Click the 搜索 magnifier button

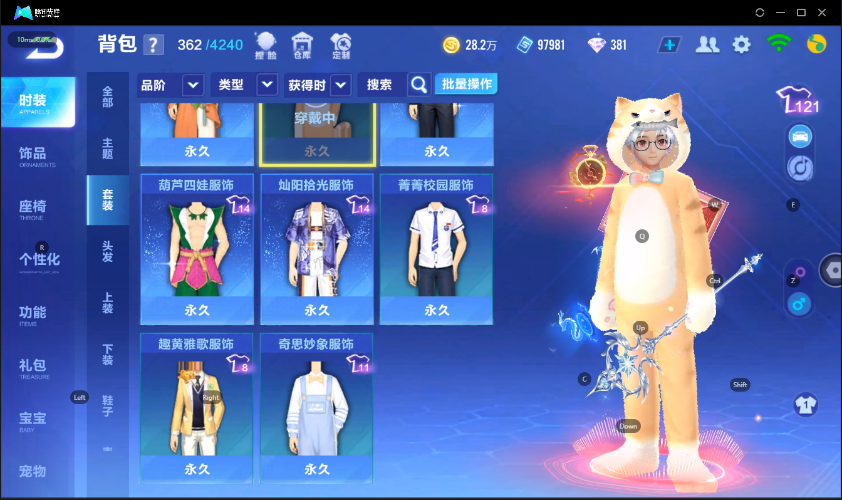tap(419, 85)
